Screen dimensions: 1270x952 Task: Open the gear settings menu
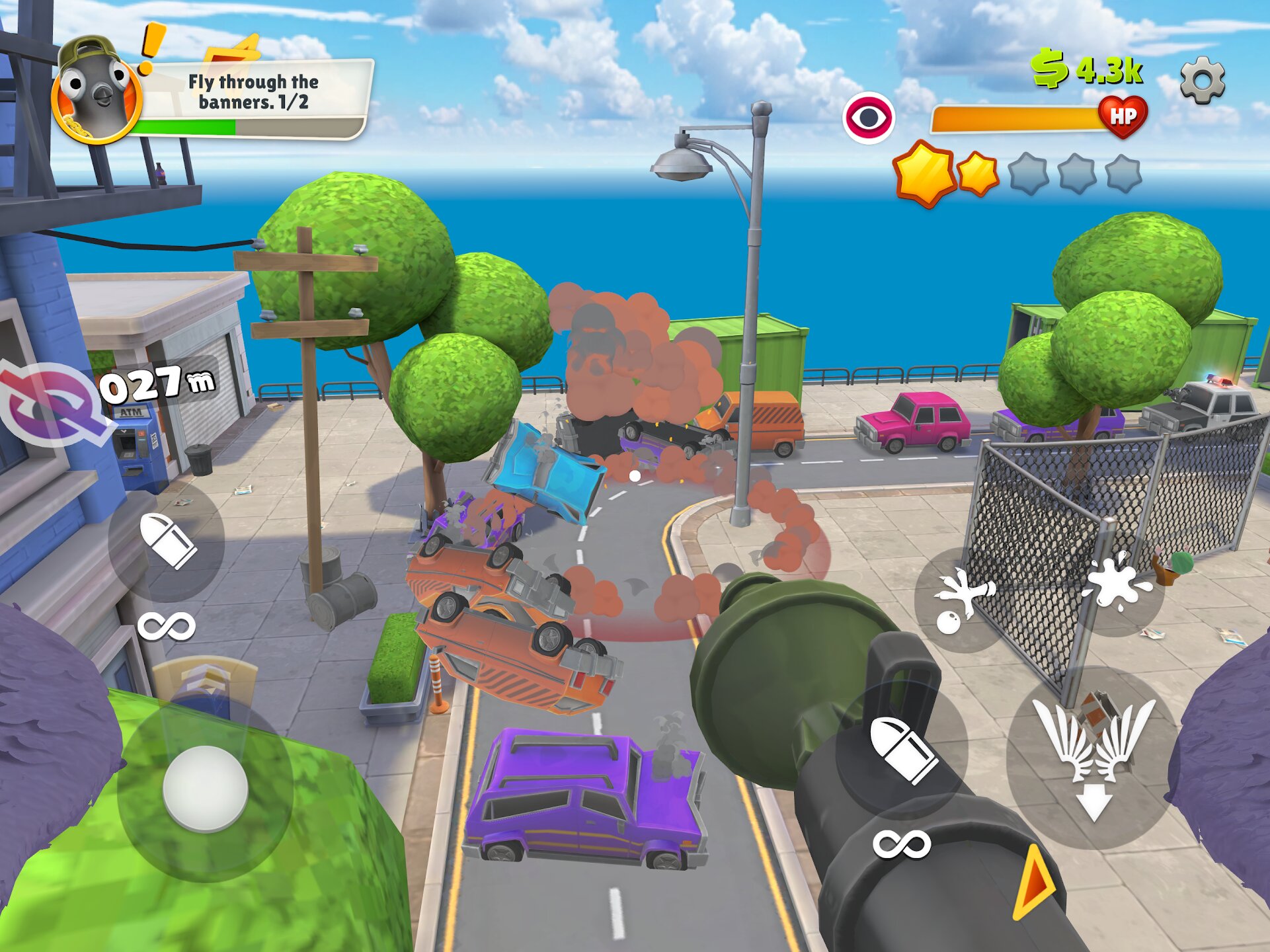(x=1202, y=80)
